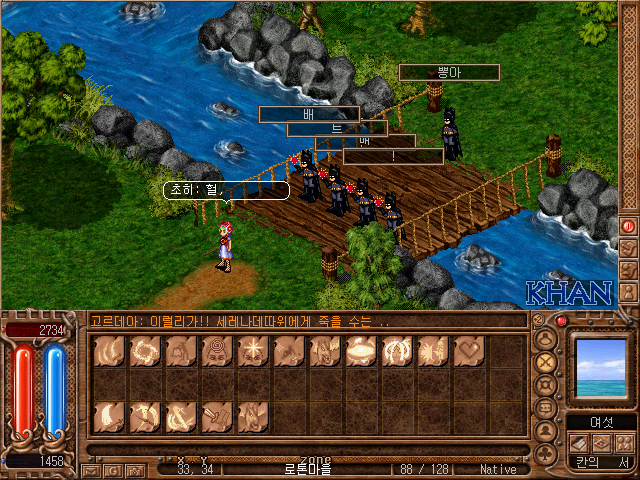Viewport: 640px width, 480px height.
Task: Click the red power button
Action: pos(629,226)
